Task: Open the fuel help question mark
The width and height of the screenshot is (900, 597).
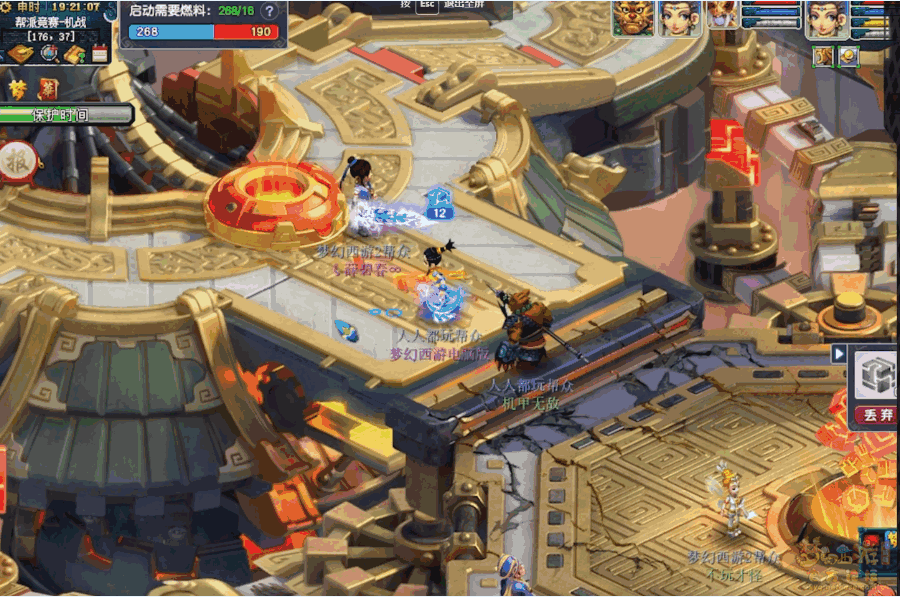Action: click(x=269, y=11)
